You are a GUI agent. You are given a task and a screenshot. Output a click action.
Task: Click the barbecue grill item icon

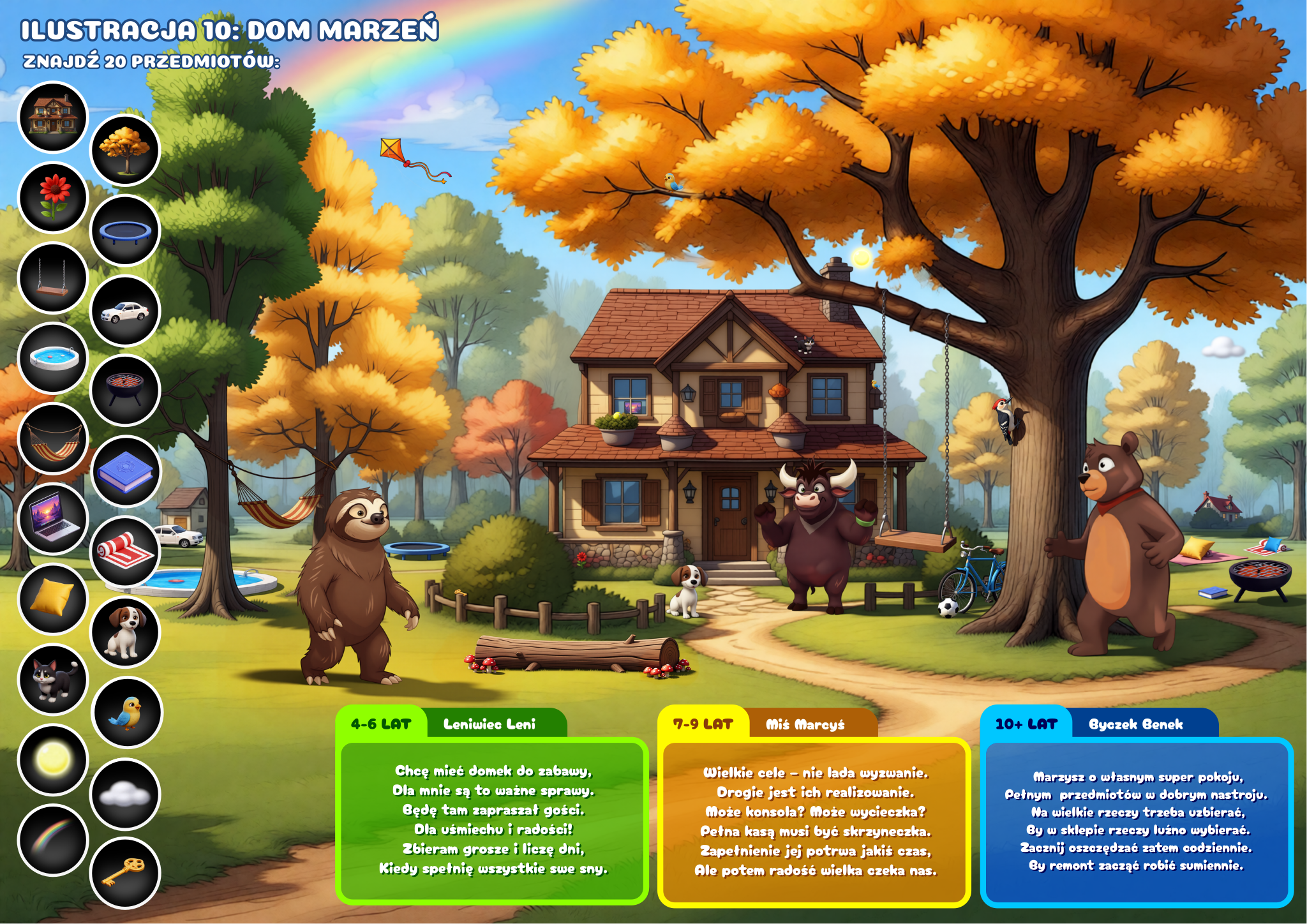125,391
